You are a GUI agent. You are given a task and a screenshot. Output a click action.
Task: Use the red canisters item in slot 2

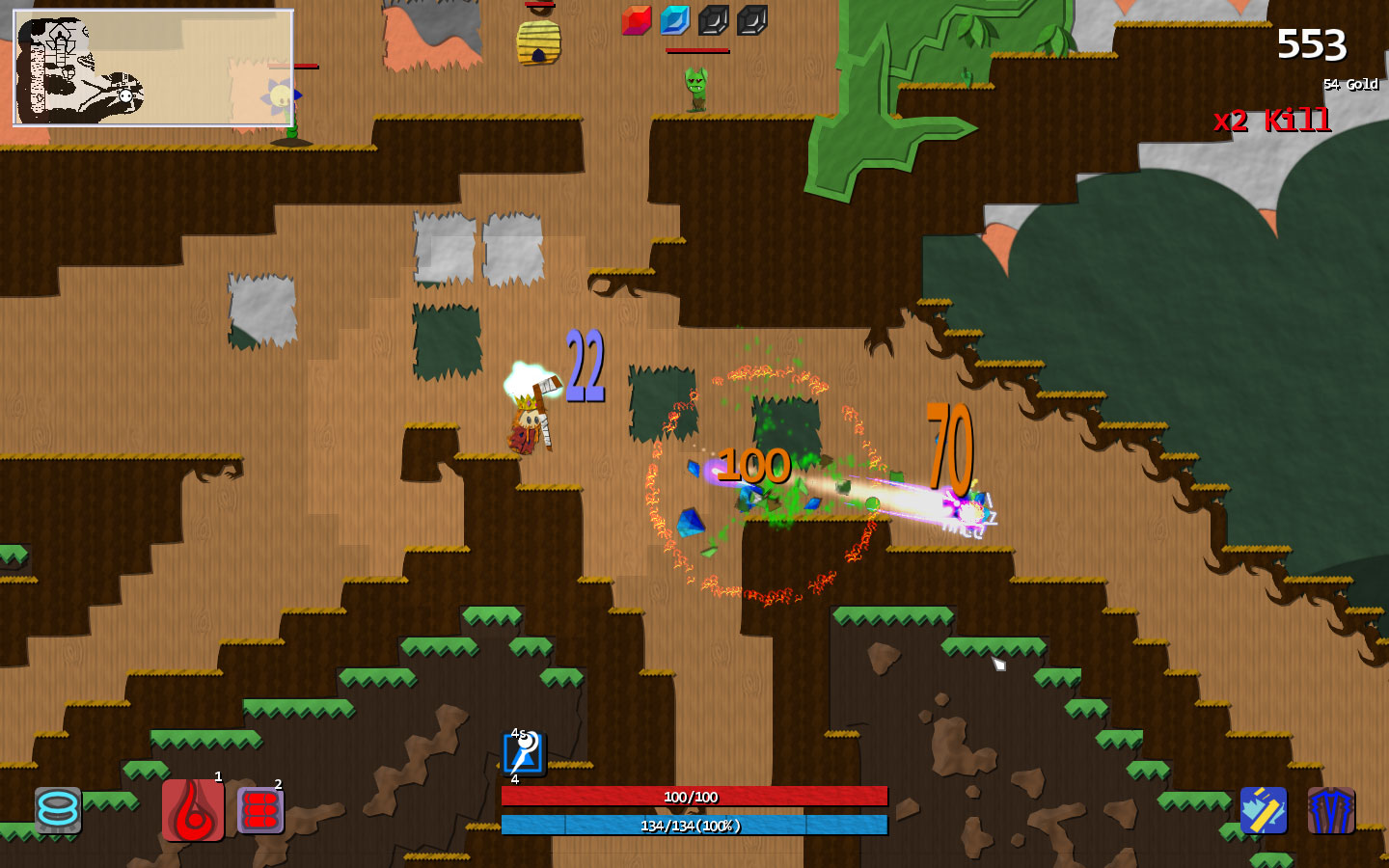click(x=260, y=810)
